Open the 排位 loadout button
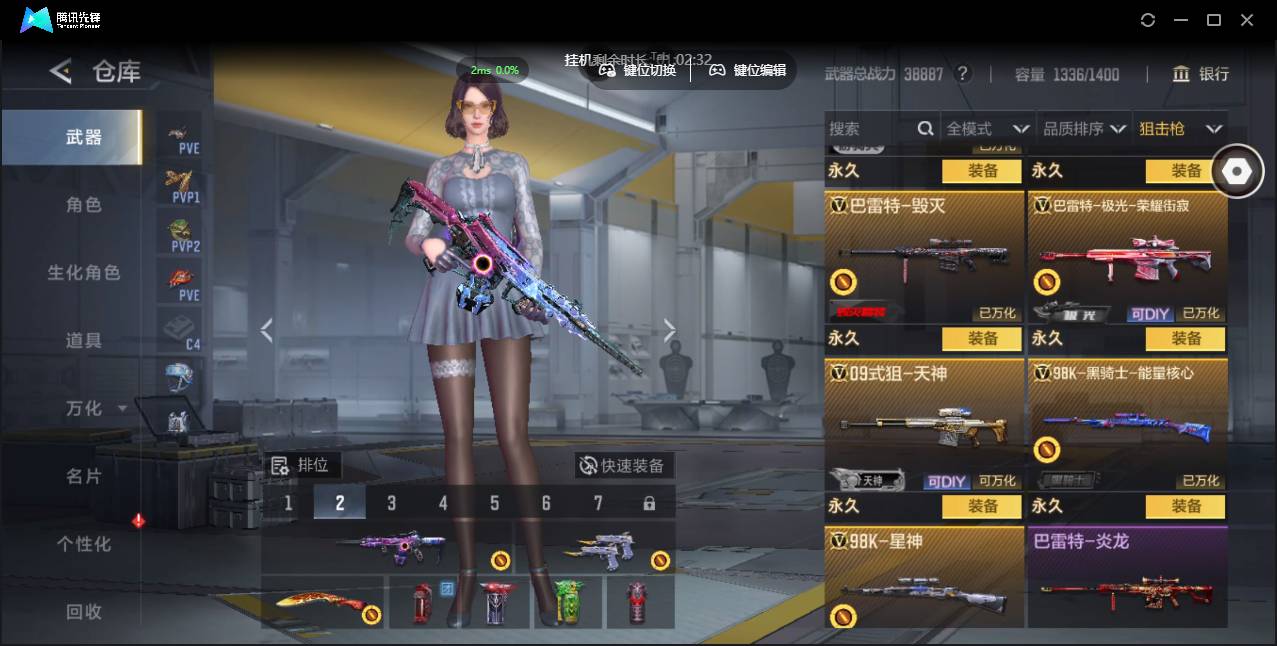Image resolution: width=1277 pixels, height=646 pixels. (x=302, y=465)
